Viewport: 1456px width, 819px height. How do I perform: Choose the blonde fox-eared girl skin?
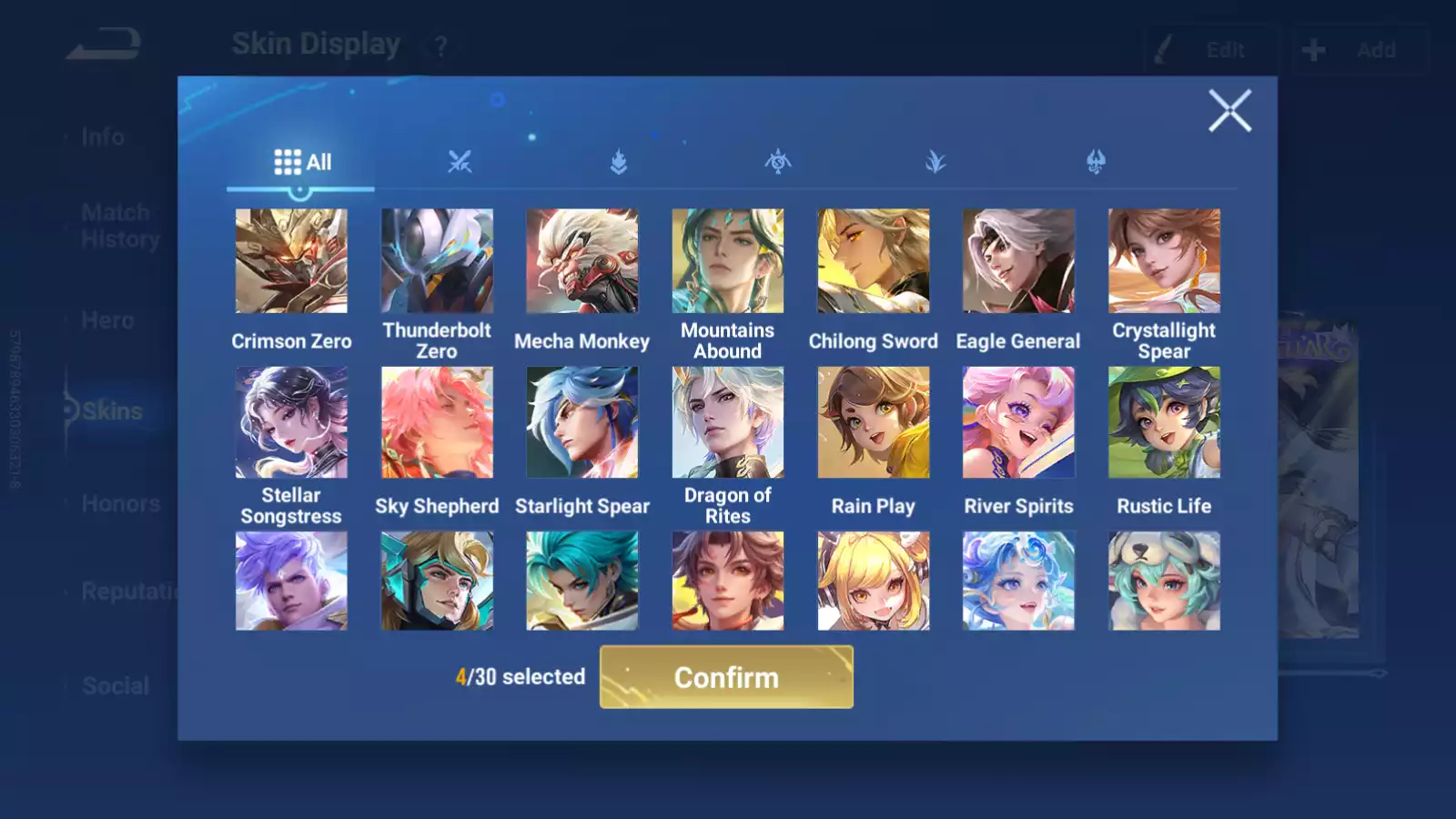(x=874, y=581)
